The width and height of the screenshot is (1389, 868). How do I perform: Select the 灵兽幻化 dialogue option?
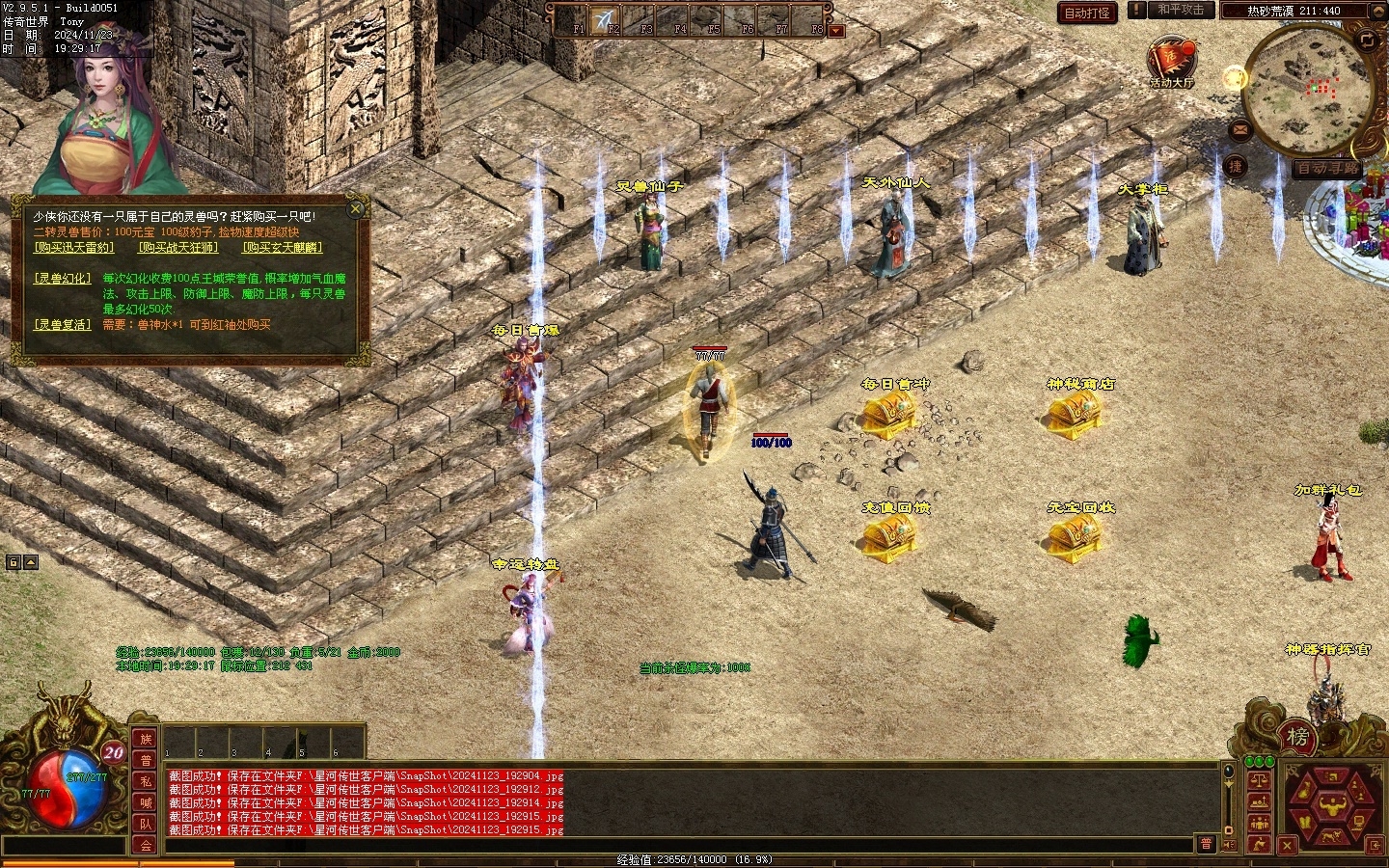(63, 279)
